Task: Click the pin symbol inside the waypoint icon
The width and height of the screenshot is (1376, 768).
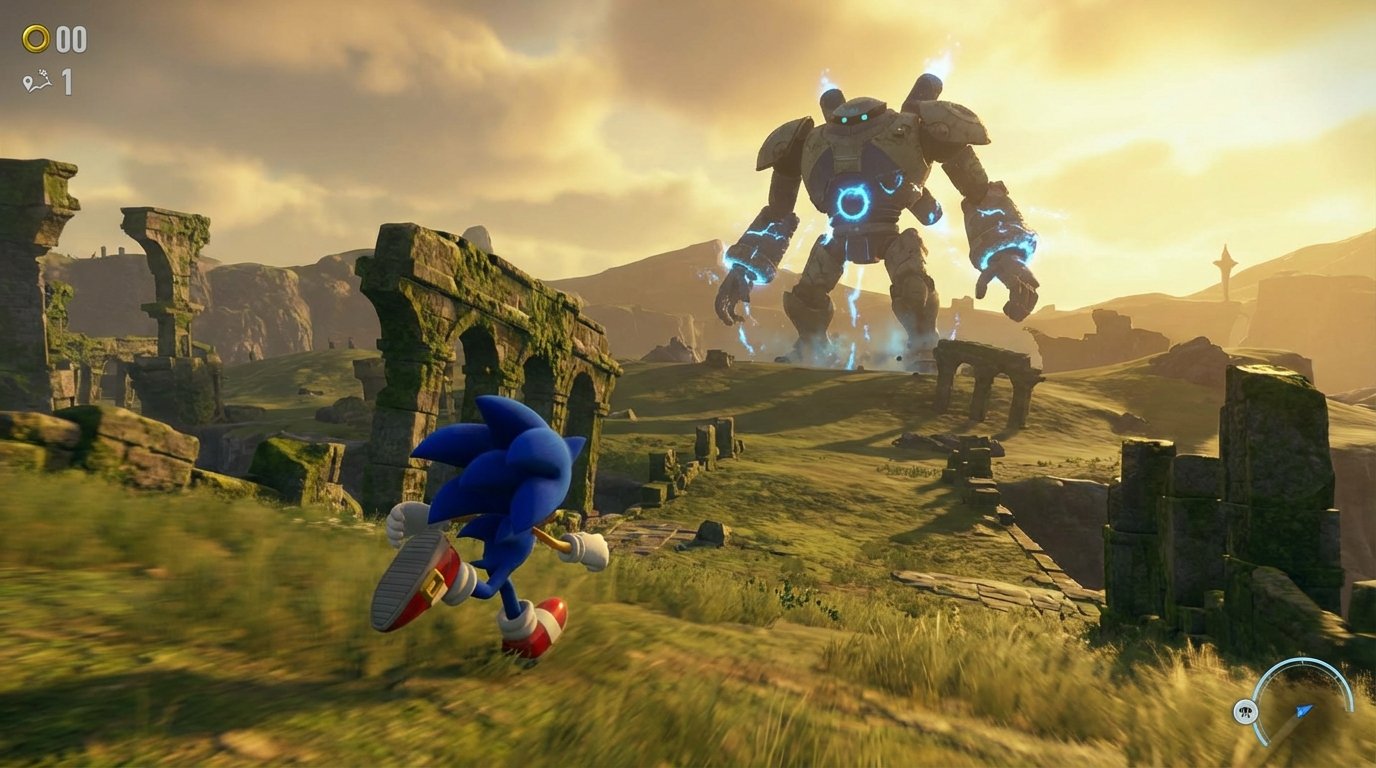Action: tap(28, 82)
